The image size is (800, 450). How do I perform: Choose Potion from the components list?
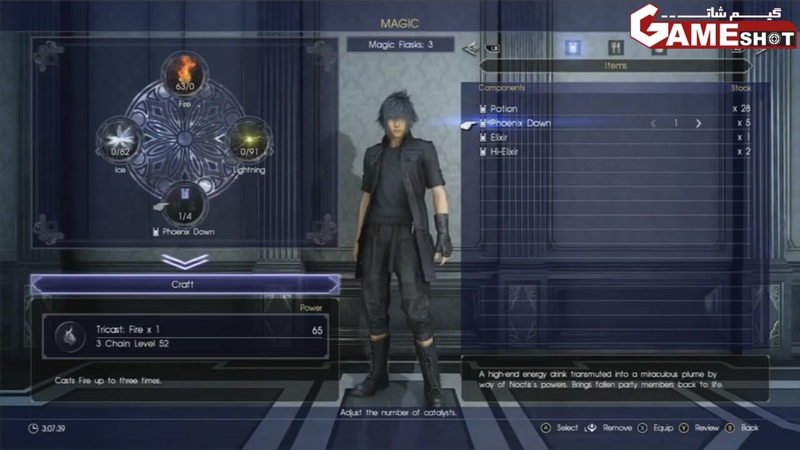pyautogui.click(x=504, y=108)
